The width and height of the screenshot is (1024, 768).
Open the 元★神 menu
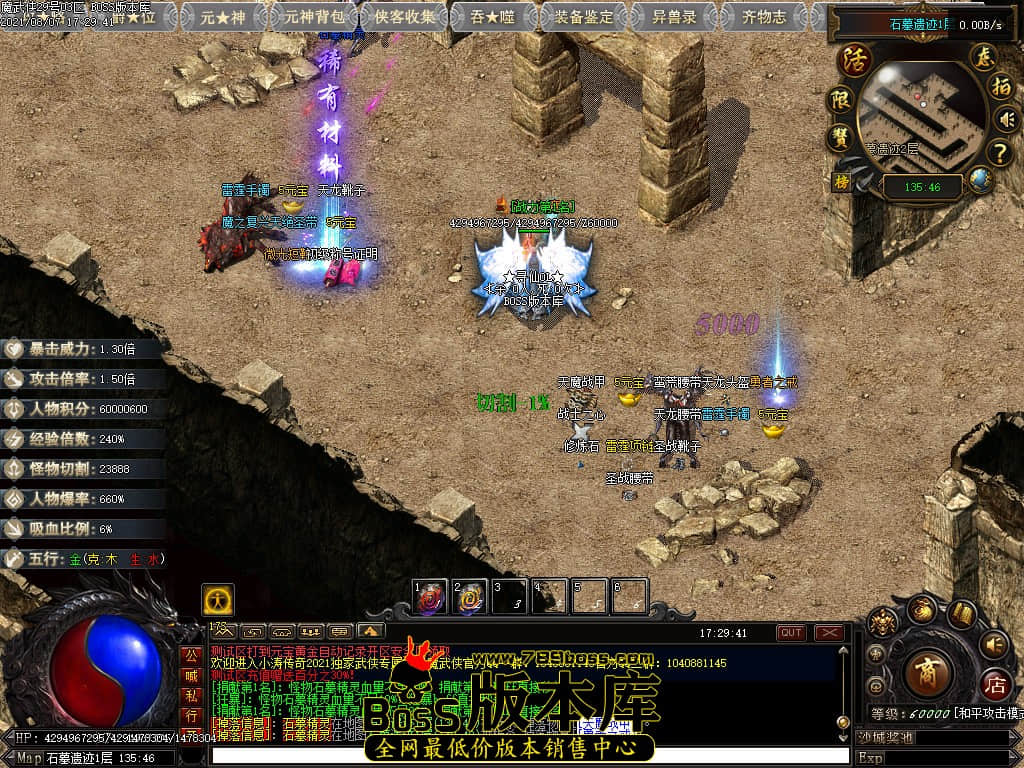222,17
